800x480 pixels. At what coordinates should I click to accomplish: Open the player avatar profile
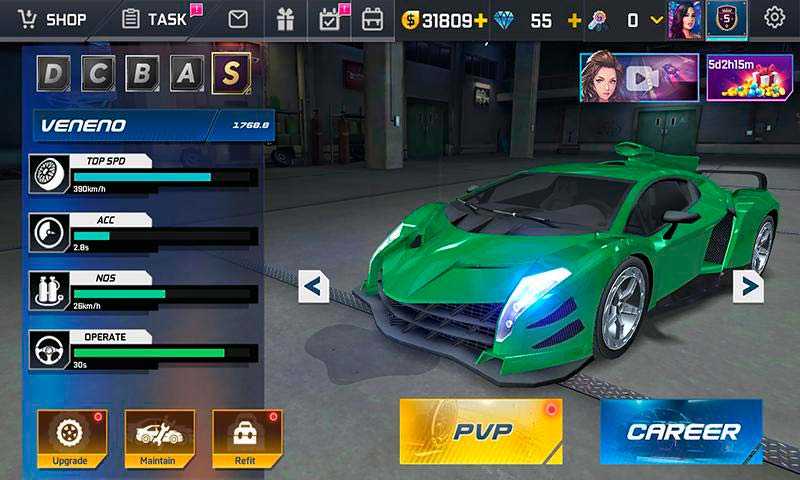click(685, 18)
